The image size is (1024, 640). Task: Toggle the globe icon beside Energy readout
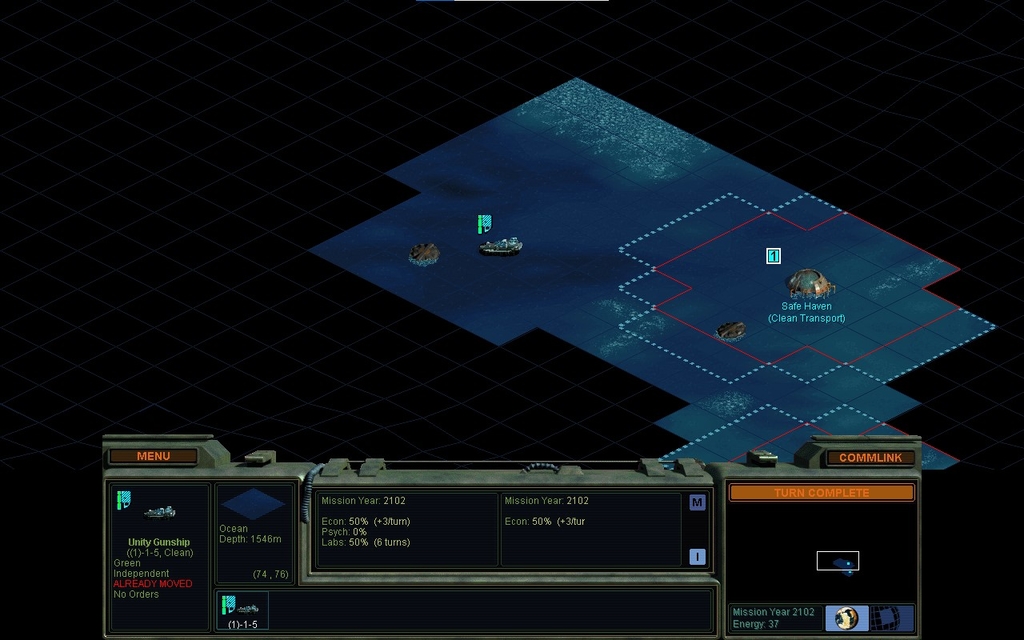click(x=846, y=618)
